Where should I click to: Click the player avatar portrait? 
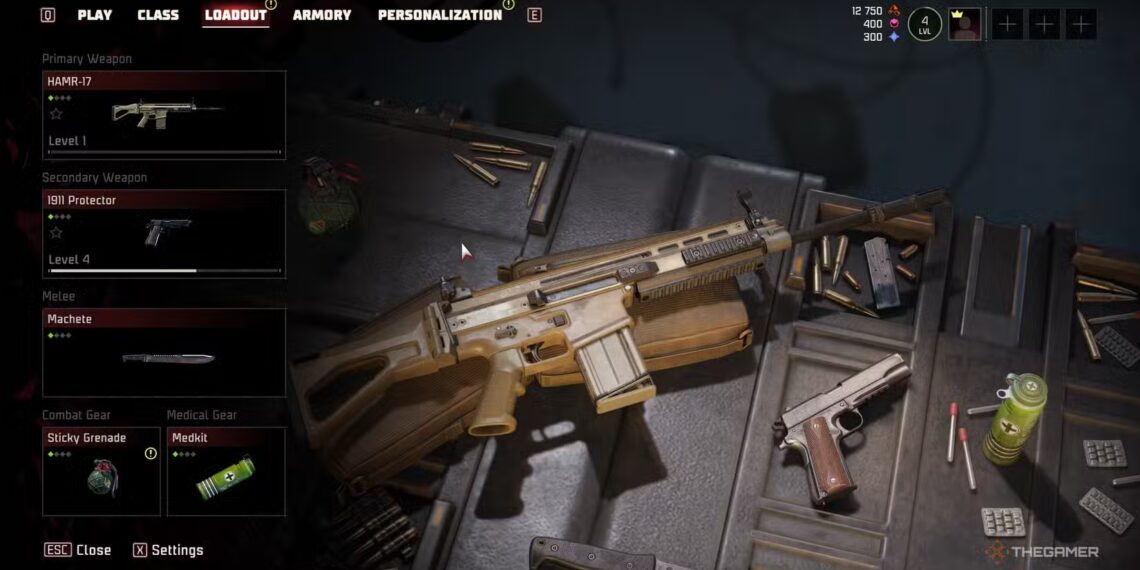point(965,24)
